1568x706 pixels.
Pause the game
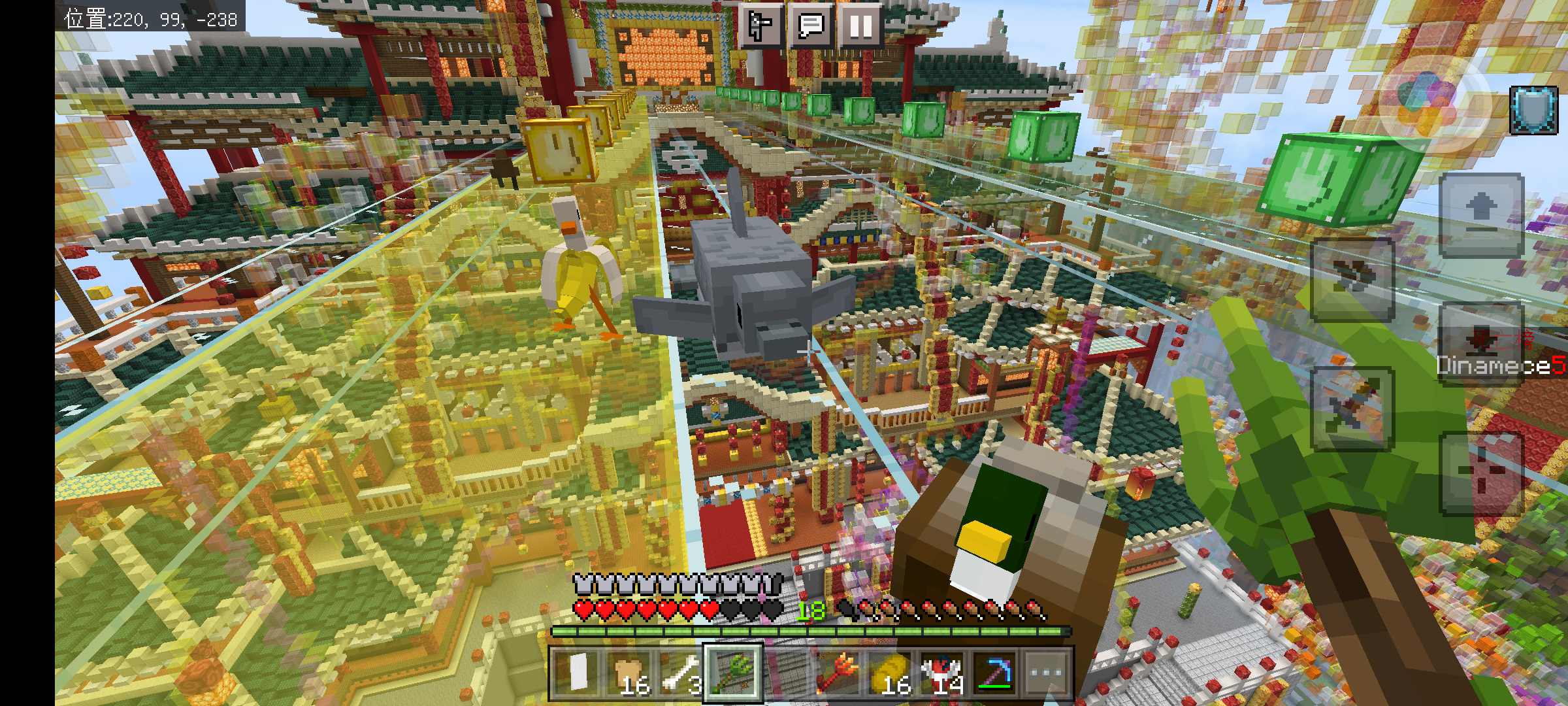[860, 26]
